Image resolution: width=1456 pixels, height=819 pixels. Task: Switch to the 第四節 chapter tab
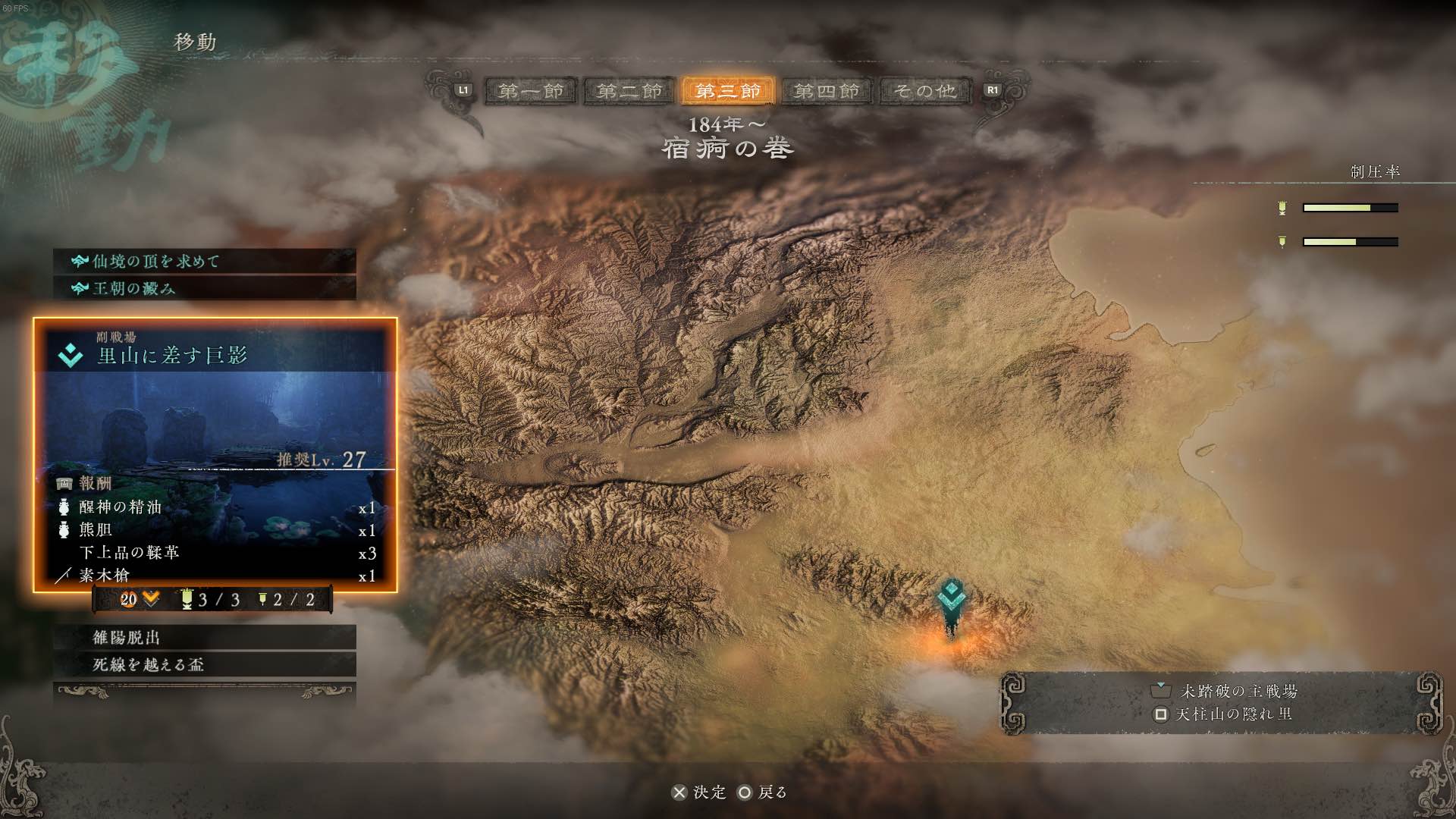(x=827, y=91)
